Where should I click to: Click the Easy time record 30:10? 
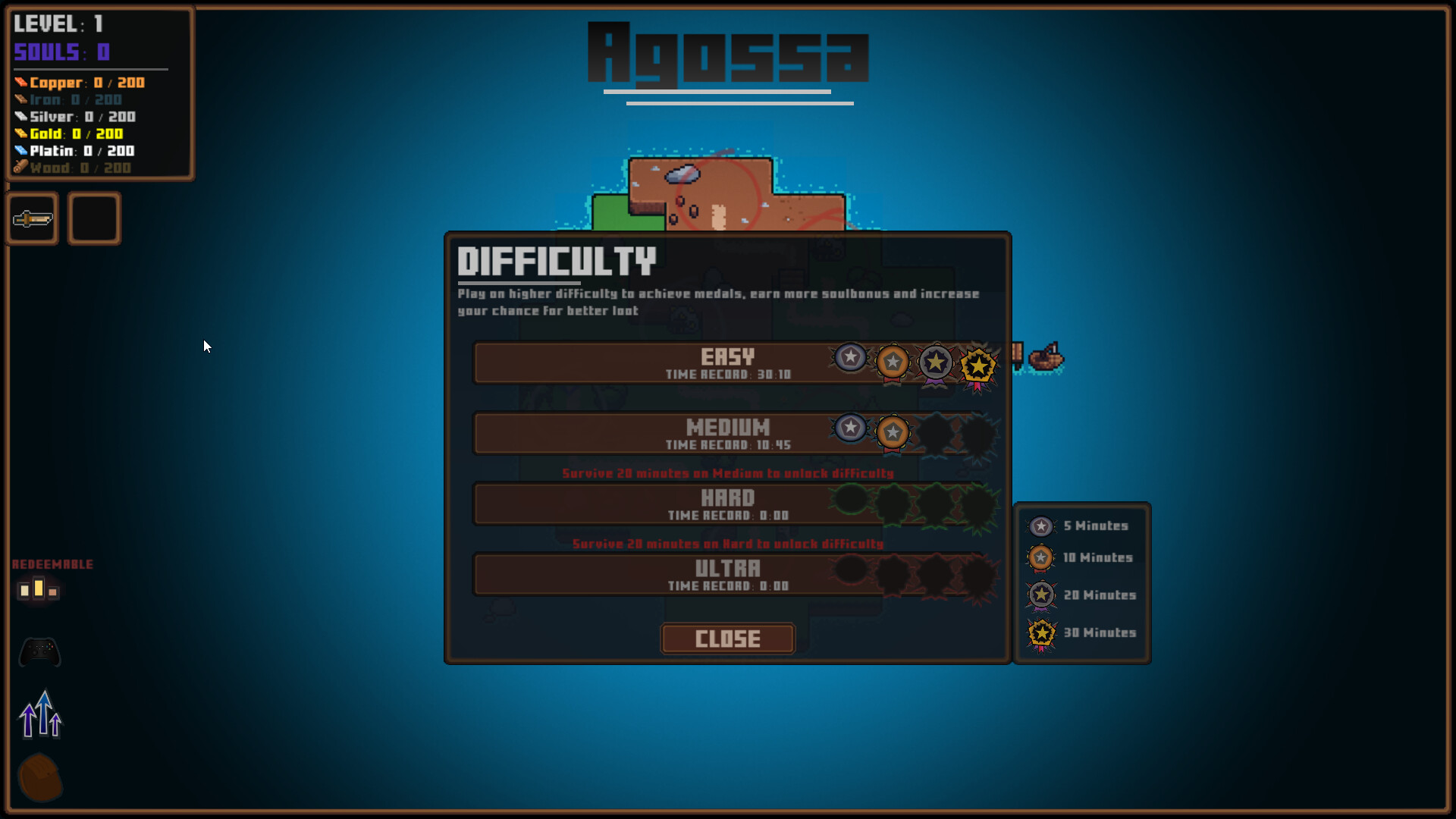726,374
